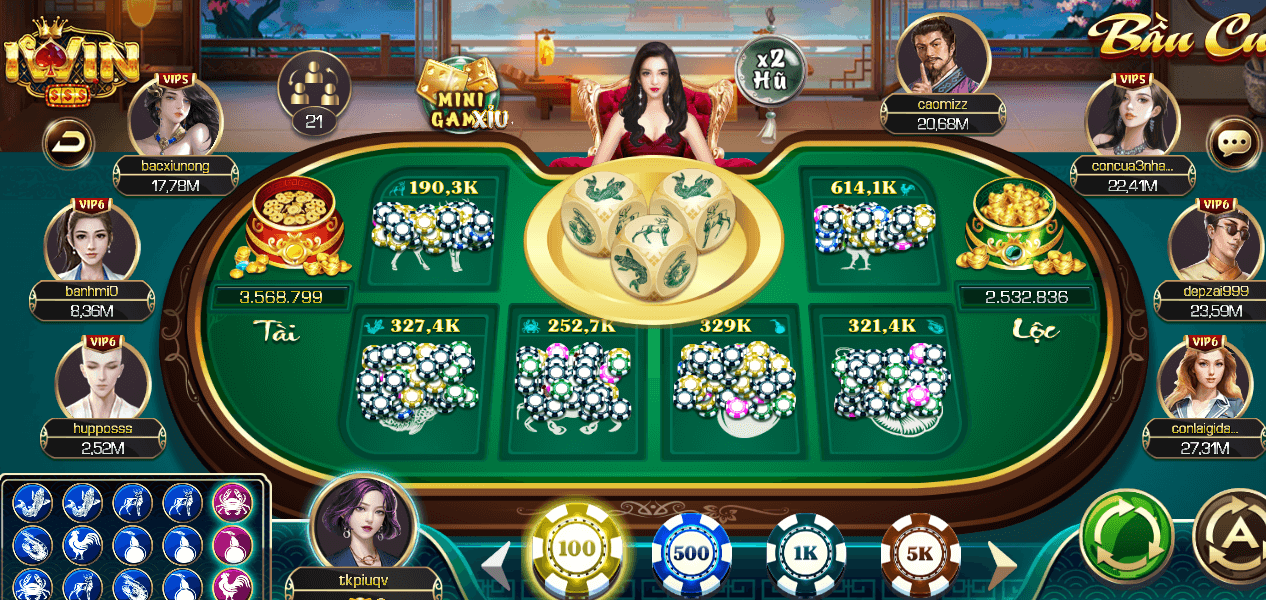Pick the 1K chip
The height and width of the screenshot is (600, 1266).
click(x=806, y=553)
